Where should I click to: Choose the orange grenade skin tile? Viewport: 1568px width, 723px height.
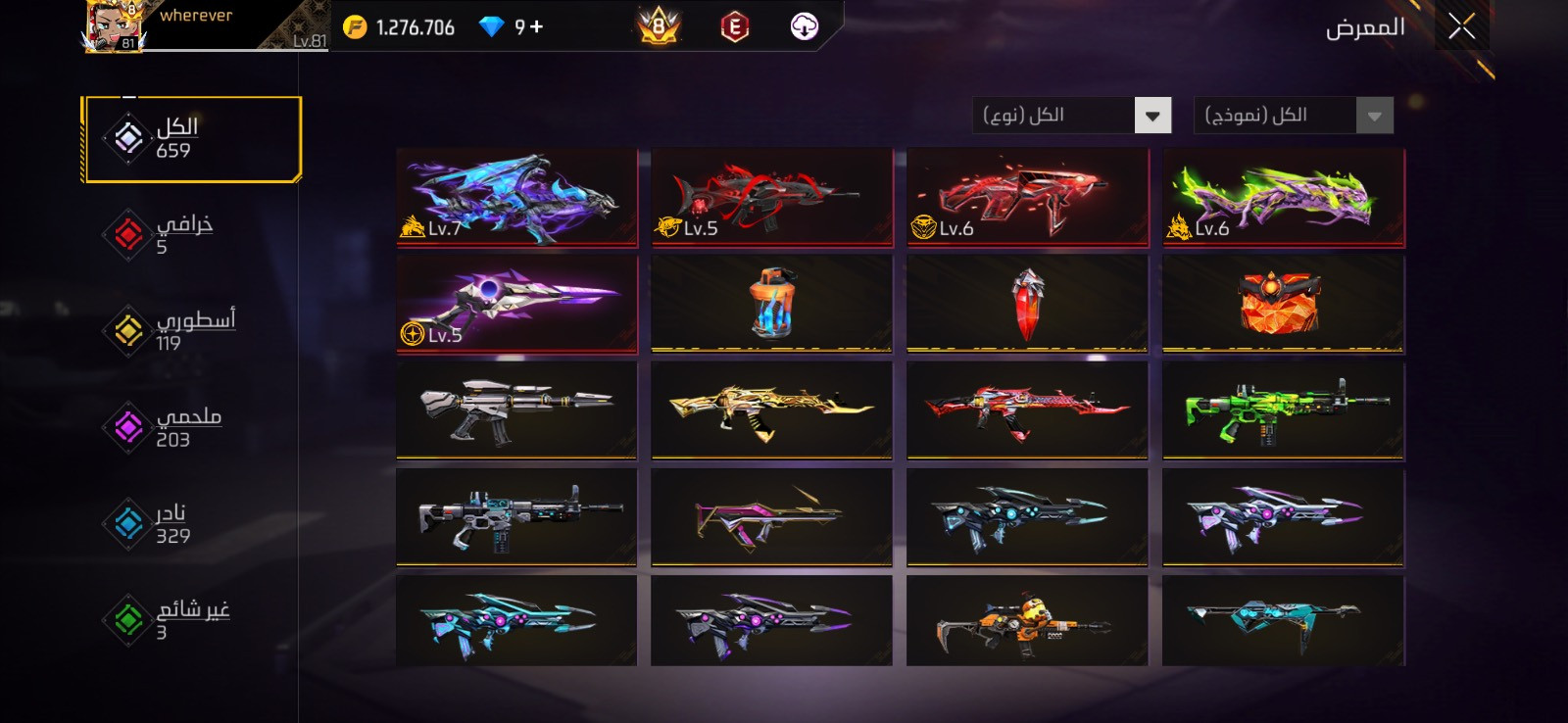pos(771,304)
